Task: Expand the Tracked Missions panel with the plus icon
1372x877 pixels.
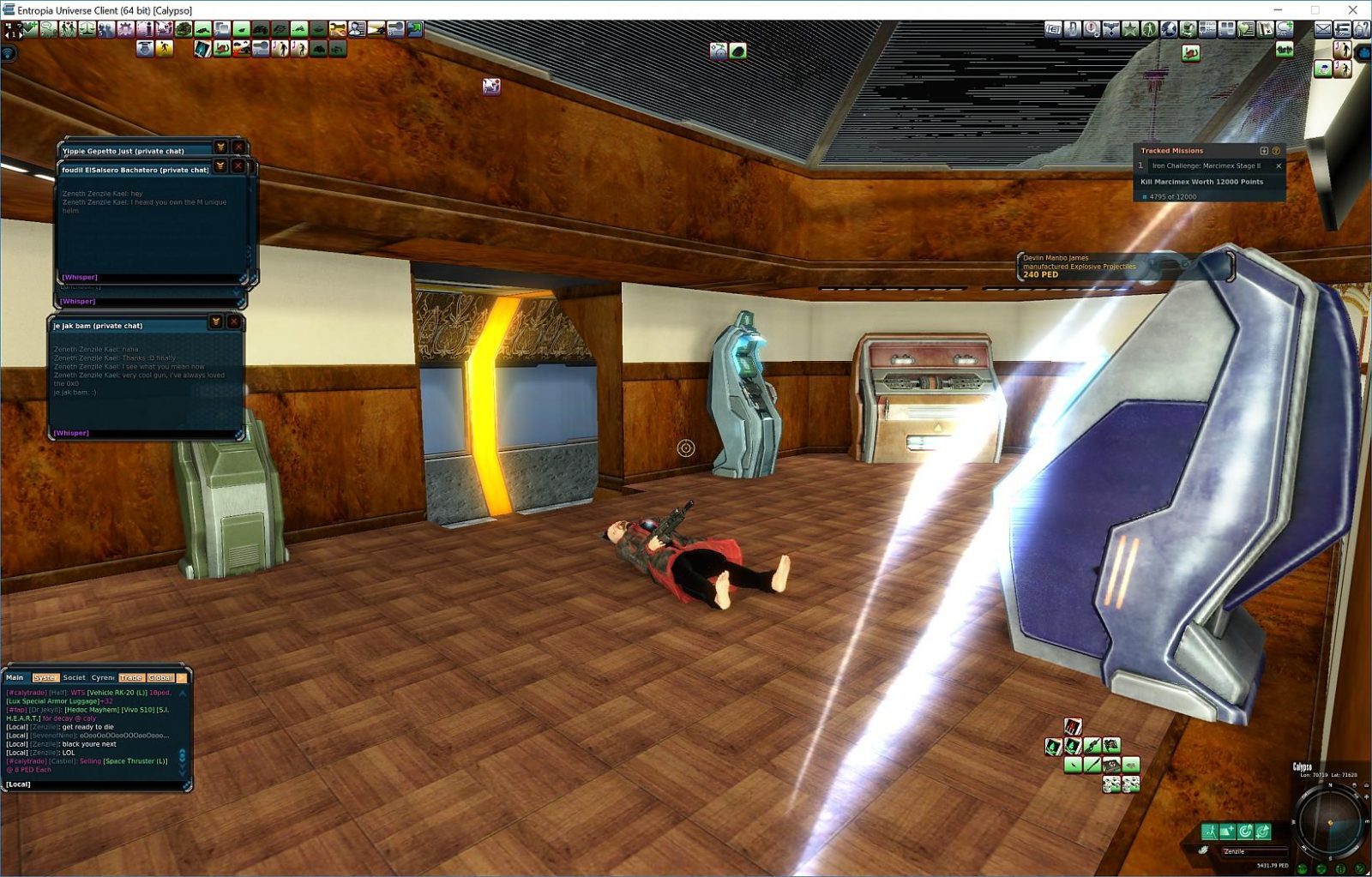Action: click(x=1264, y=151)
